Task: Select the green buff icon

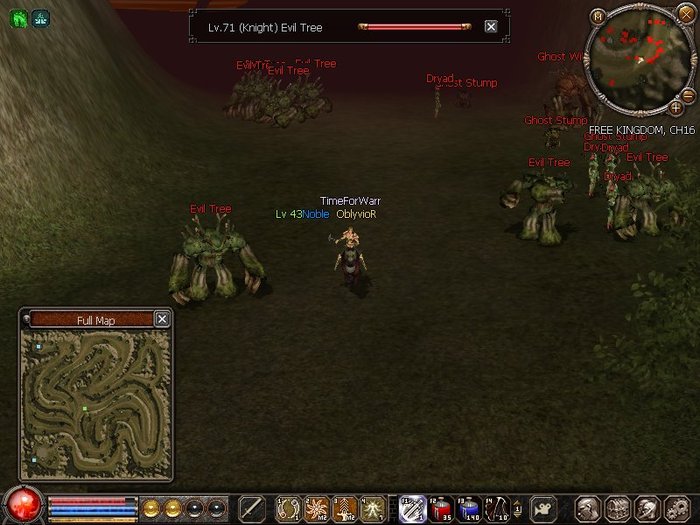Action: point(19,17)
